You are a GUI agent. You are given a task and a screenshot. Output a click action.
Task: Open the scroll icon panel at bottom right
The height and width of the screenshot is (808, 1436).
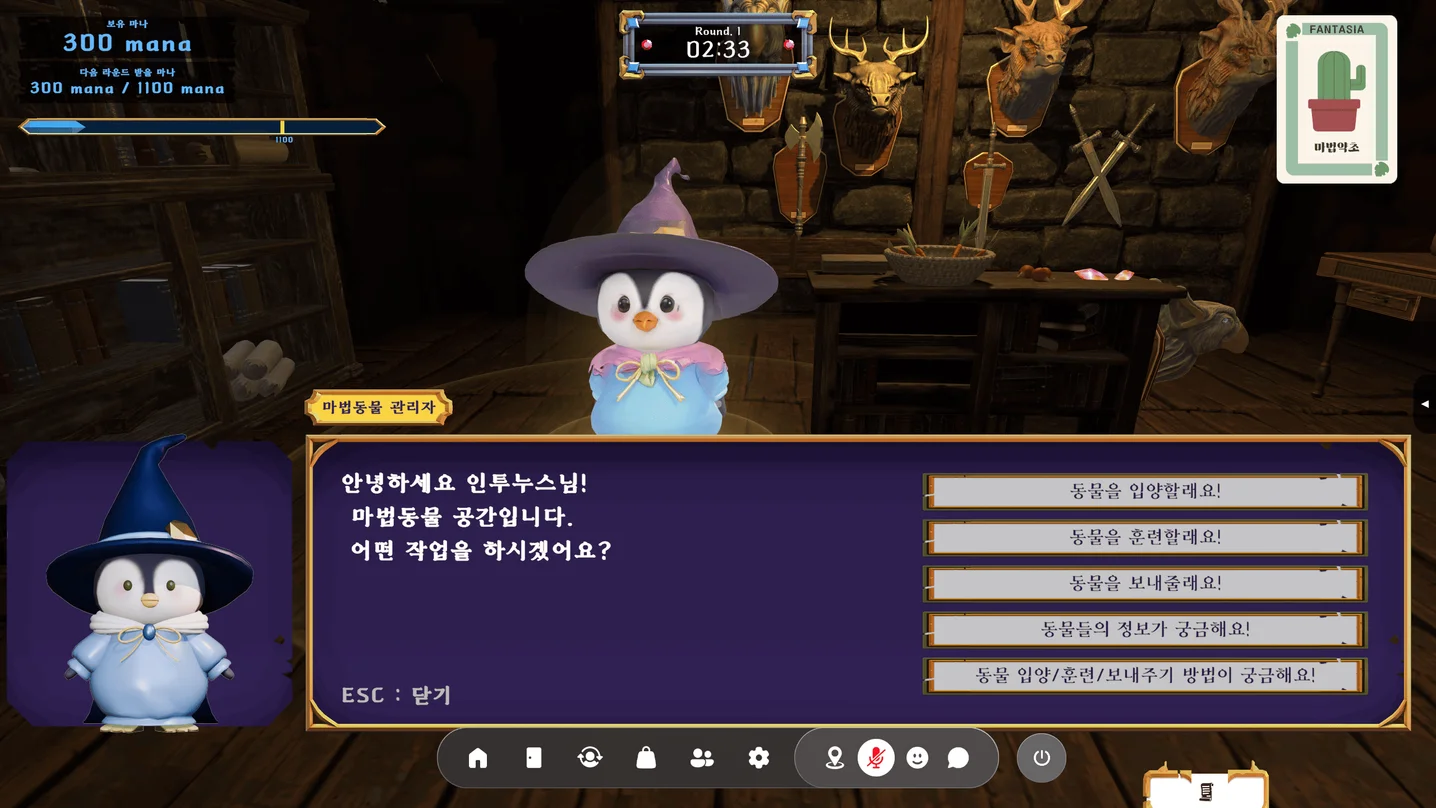click(x=1205, y=791)
